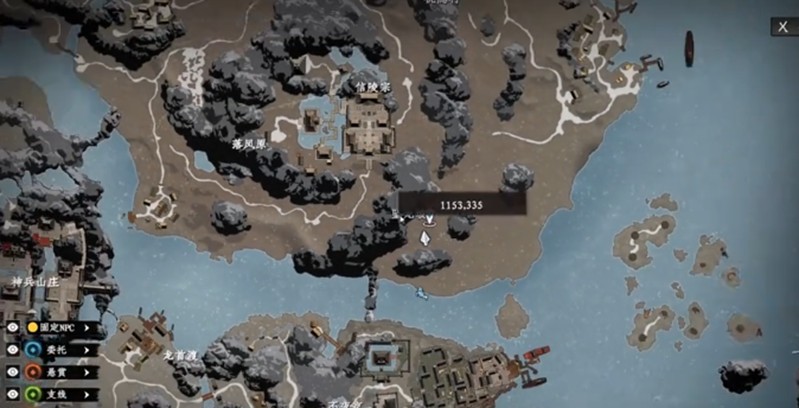Image resolution: width=799 pixels, height=408 pixels.
Task: Select the 落凤原 location label
Action: pos(250,144)
